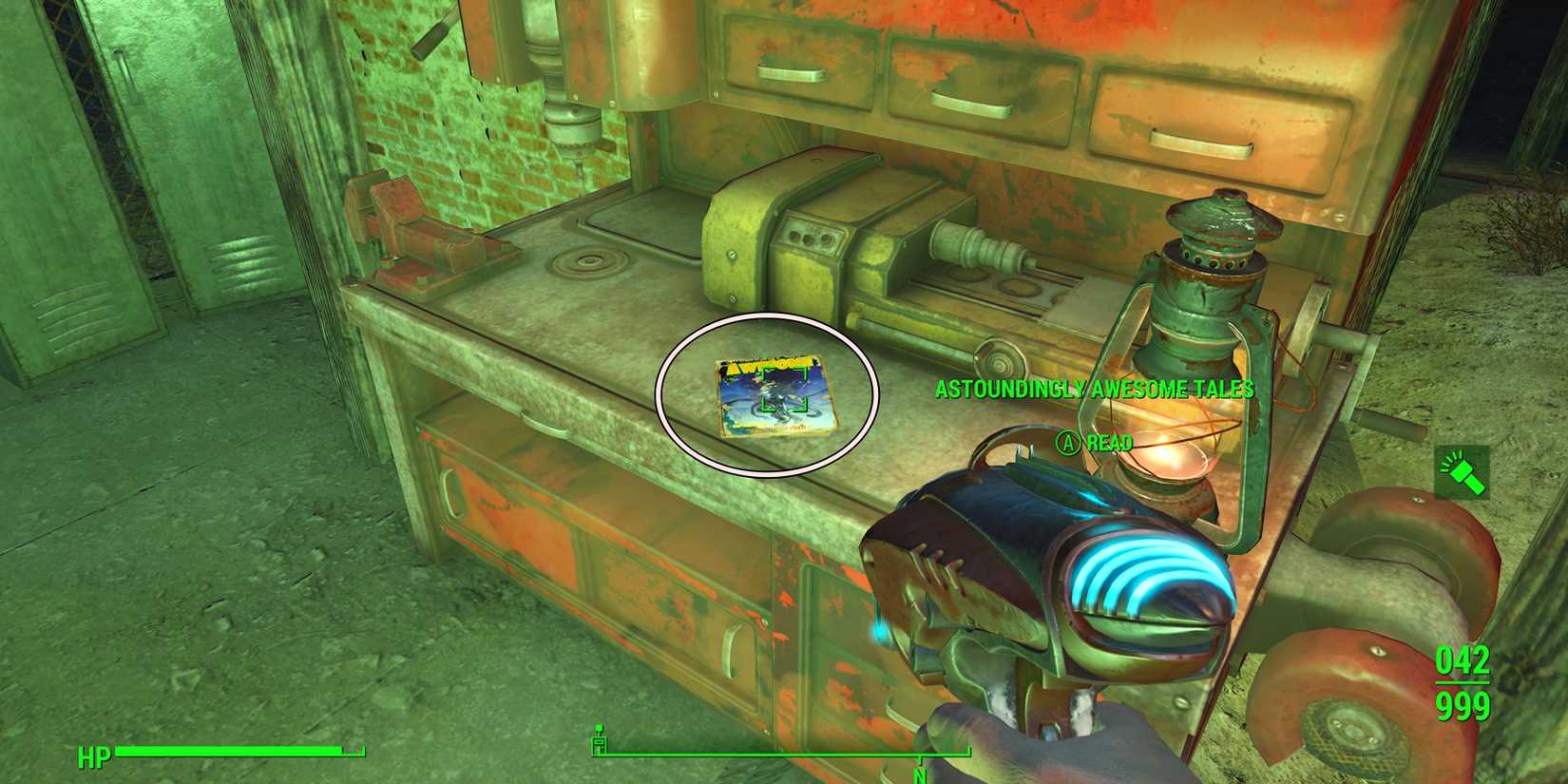Screen dimensions: 1568x784
Task: Activate the READ action prompt
Action: [1110, 443]
